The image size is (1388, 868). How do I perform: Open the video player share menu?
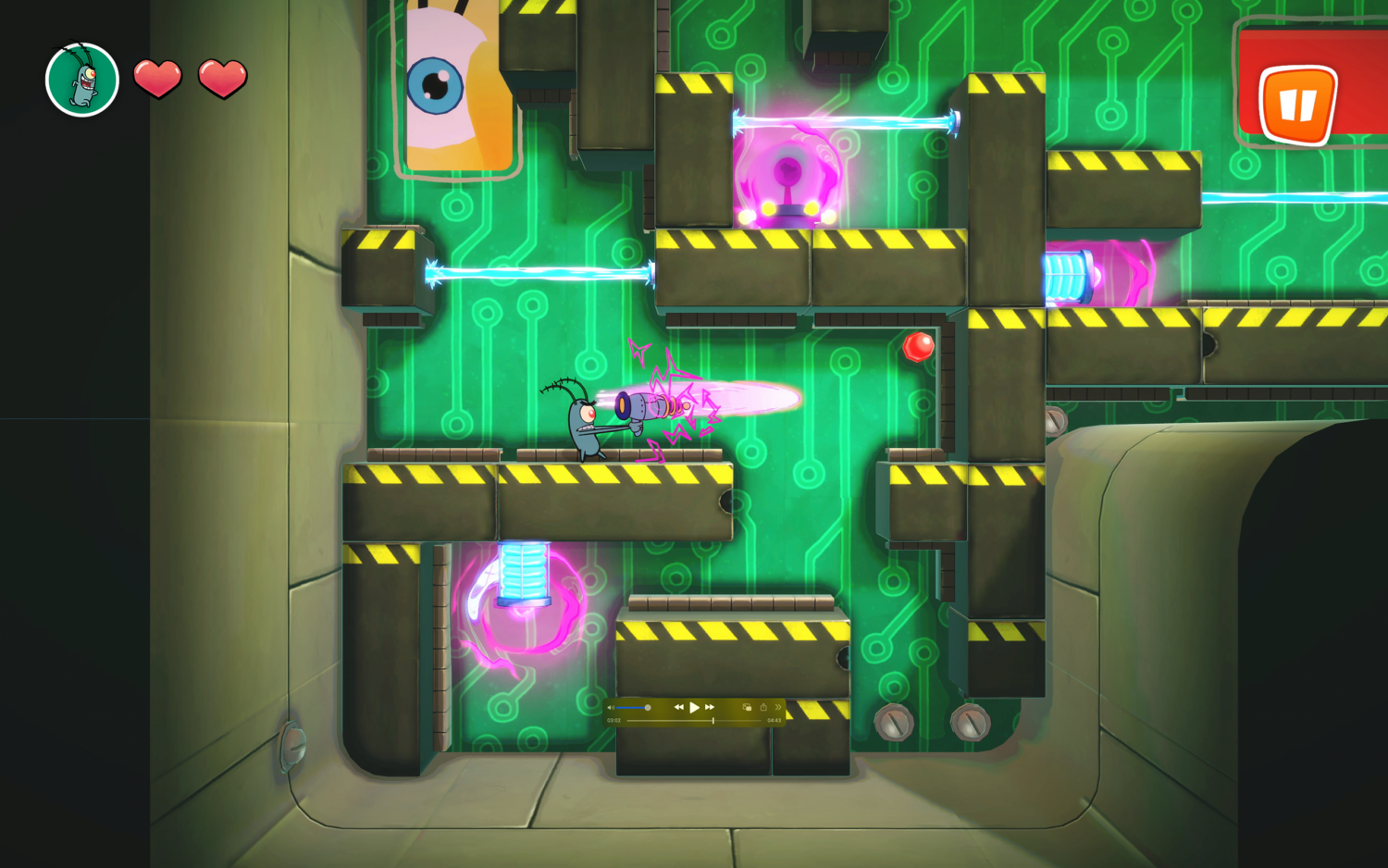pyautogui.click(x=763, y=707)
